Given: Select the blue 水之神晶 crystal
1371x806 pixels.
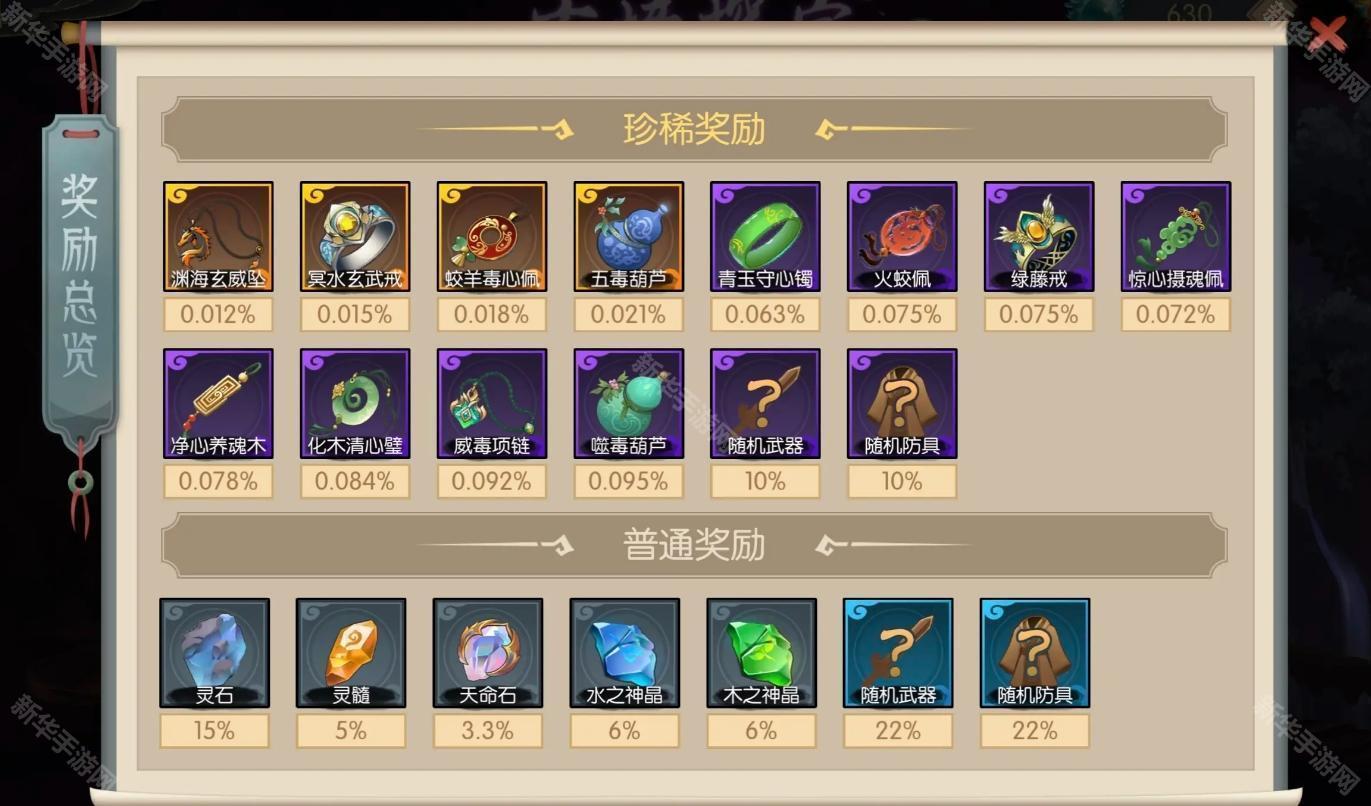Looking at the screenshot, I should click(625, 653).
